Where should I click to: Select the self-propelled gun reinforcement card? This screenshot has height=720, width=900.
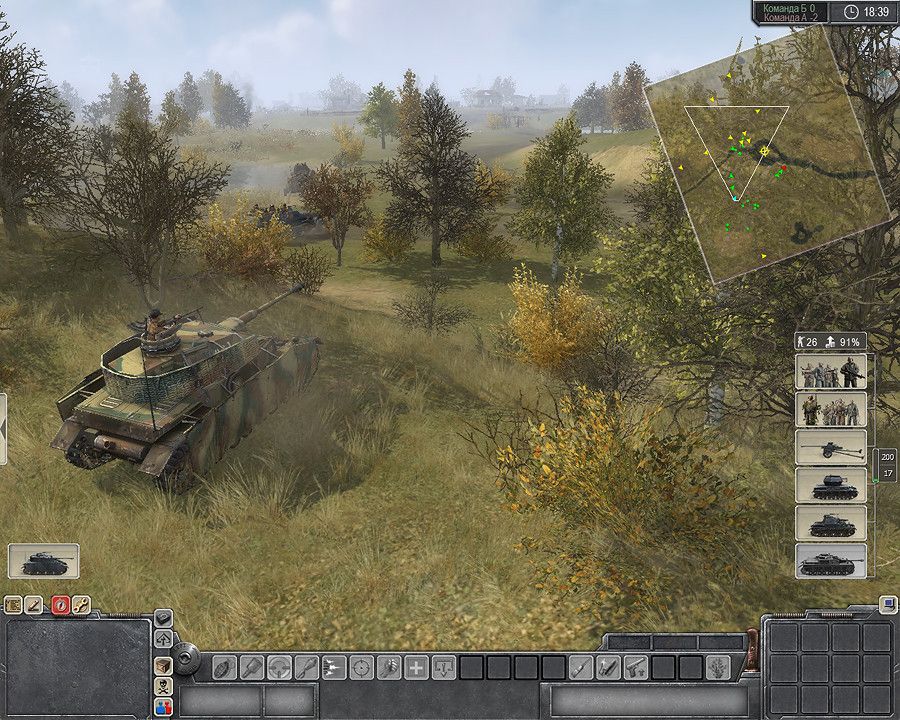click(x=831, y=485)
